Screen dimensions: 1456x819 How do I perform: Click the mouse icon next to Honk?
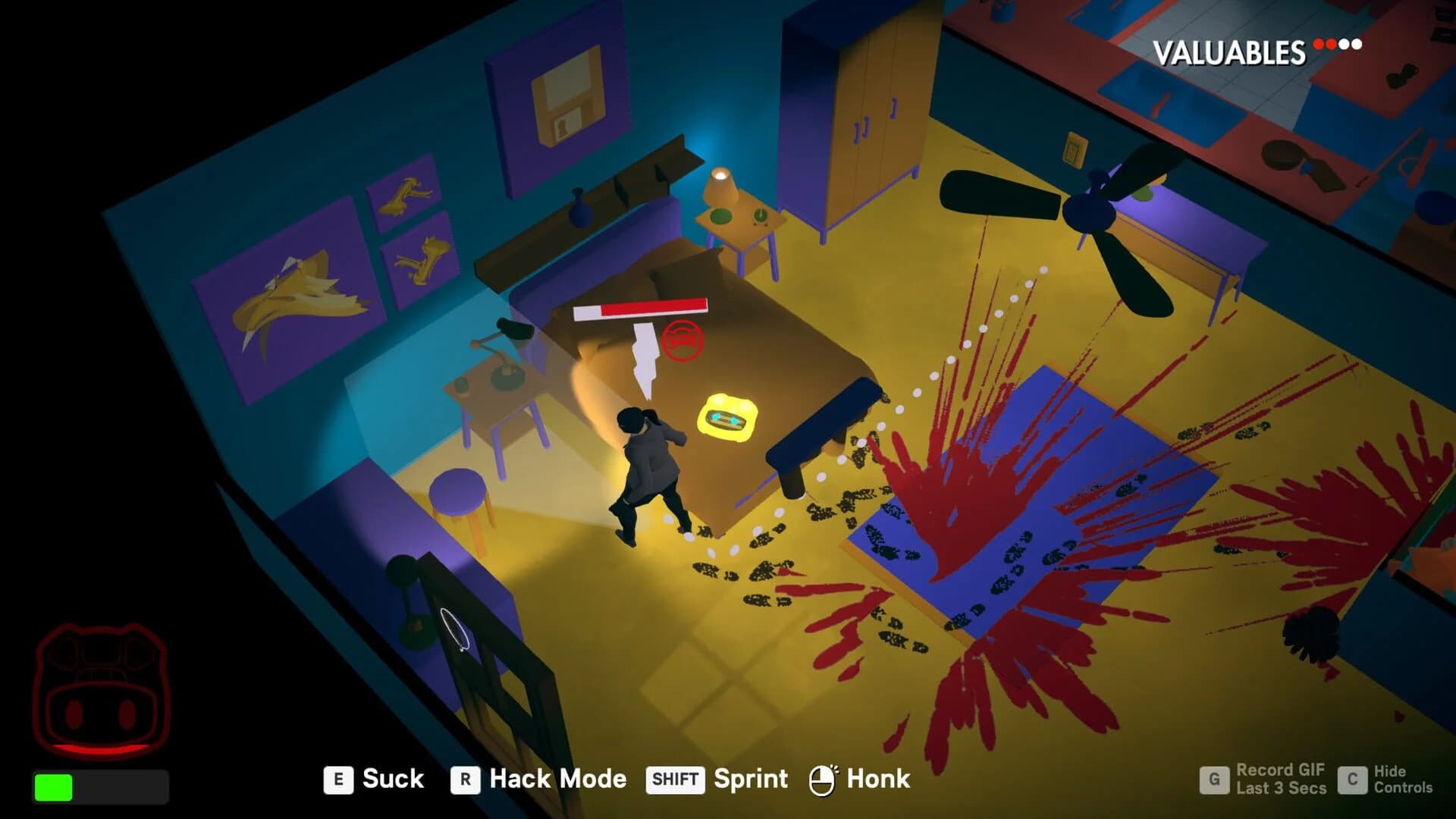point(822,777)
